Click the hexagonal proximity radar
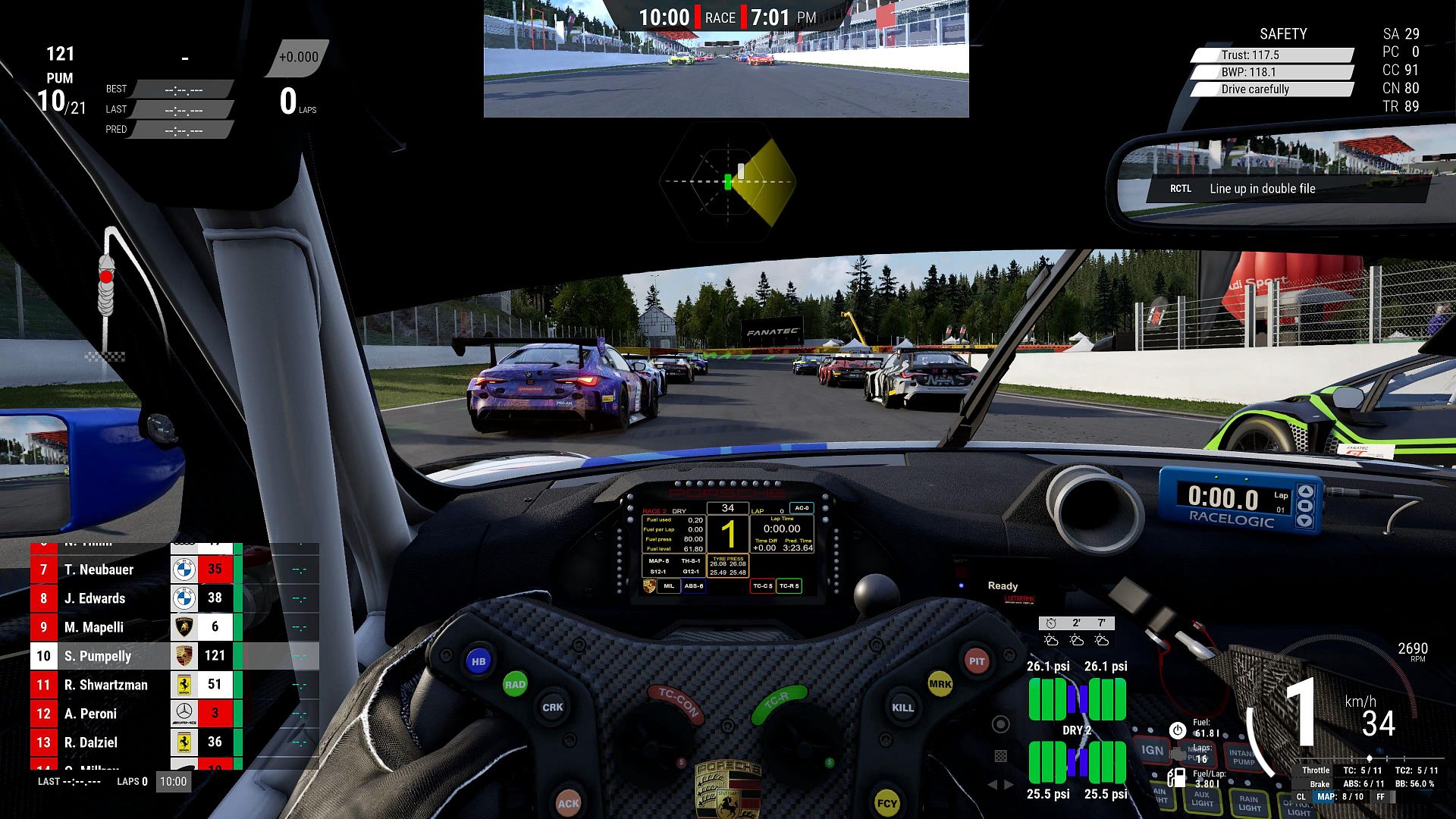The width and height of the screenshot is (1456, 819). [727, 182]
